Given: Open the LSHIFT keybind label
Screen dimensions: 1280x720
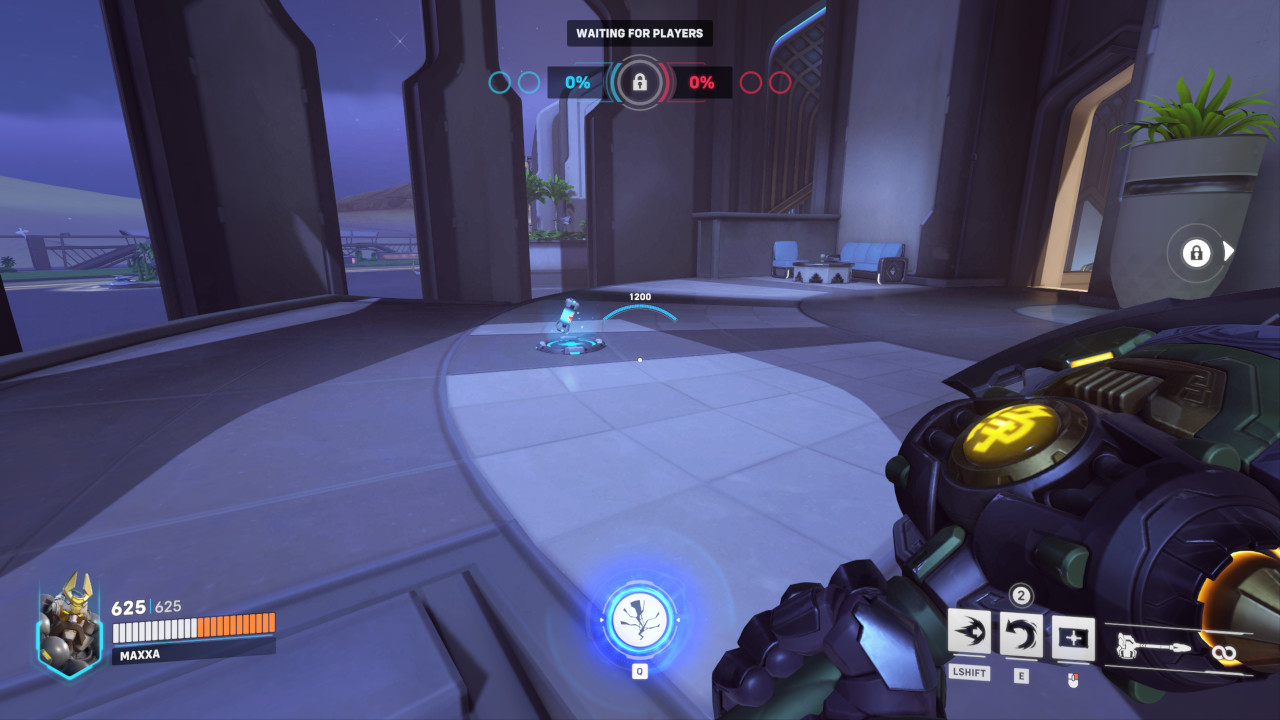Looking at the screenshot, I should coord(969,673).
